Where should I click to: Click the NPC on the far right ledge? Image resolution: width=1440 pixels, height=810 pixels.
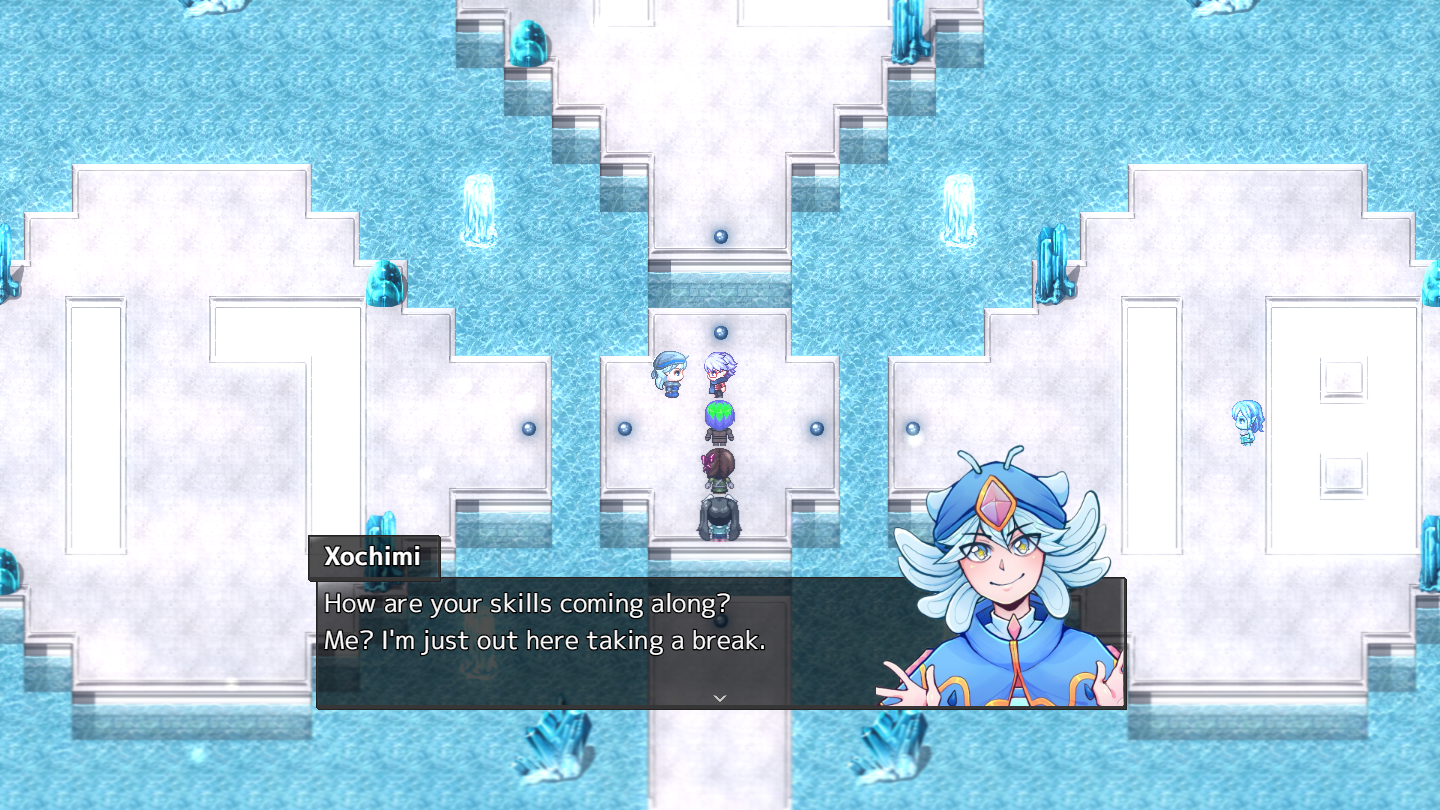(x=1246, y=420)
